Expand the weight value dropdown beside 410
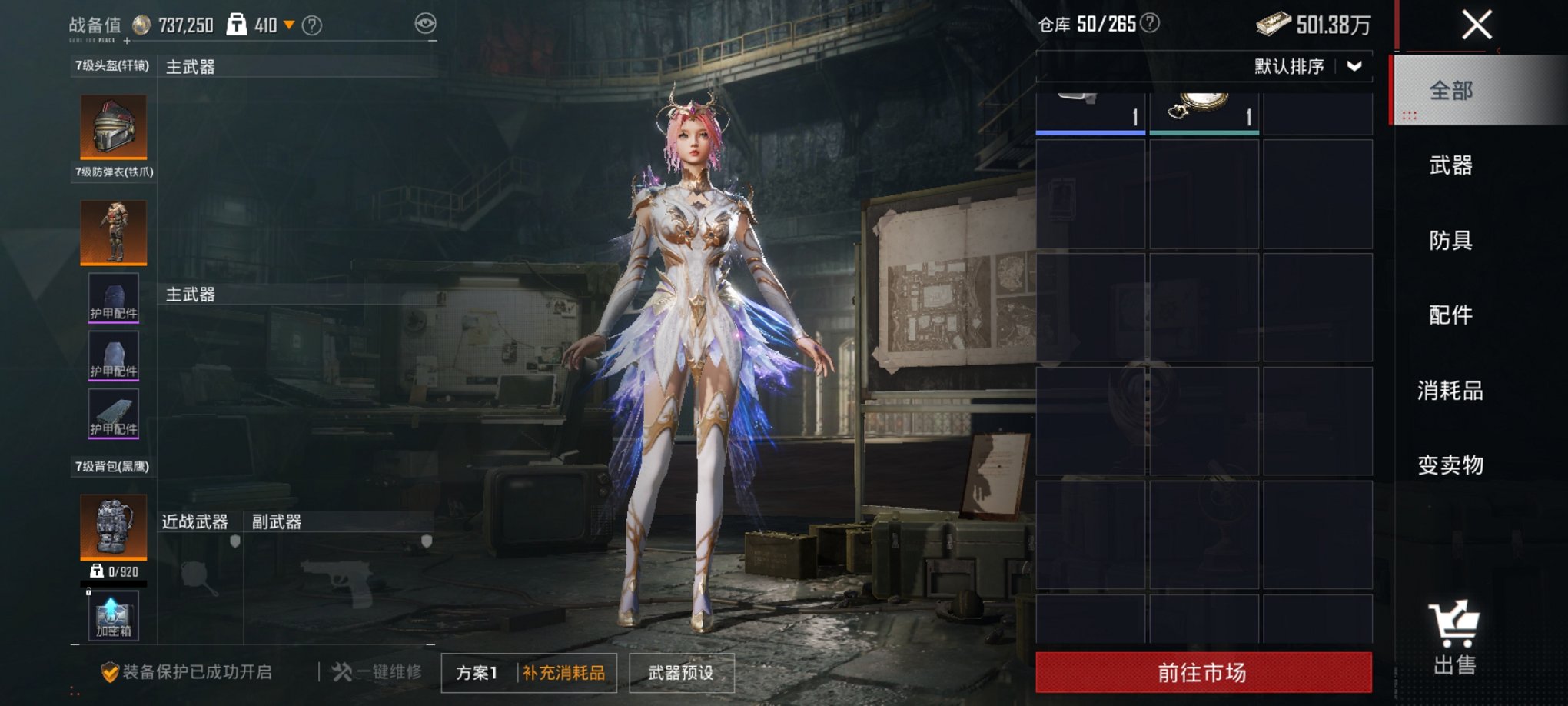The width and height of the screenshot is (1568, 706). point(289,23)
